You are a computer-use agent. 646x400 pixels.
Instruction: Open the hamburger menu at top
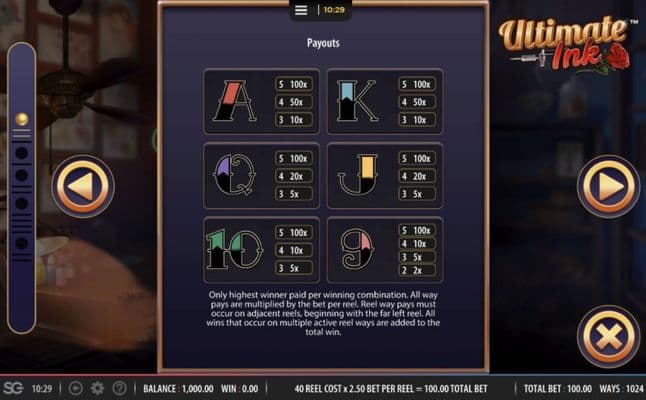point(301,10)
